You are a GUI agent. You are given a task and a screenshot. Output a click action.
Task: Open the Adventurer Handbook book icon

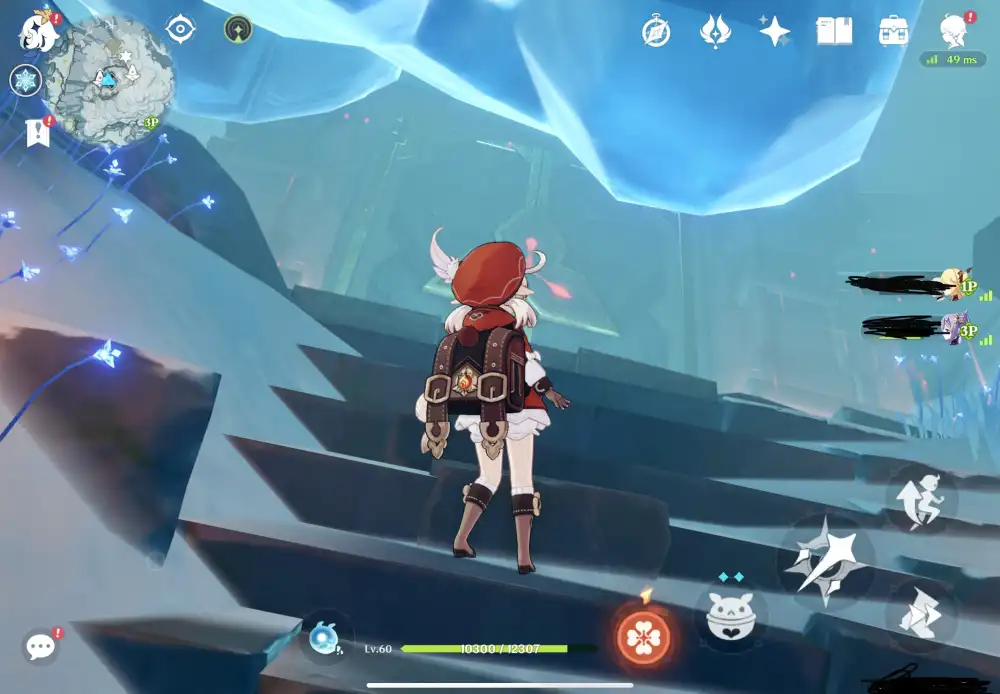(834, 31)
